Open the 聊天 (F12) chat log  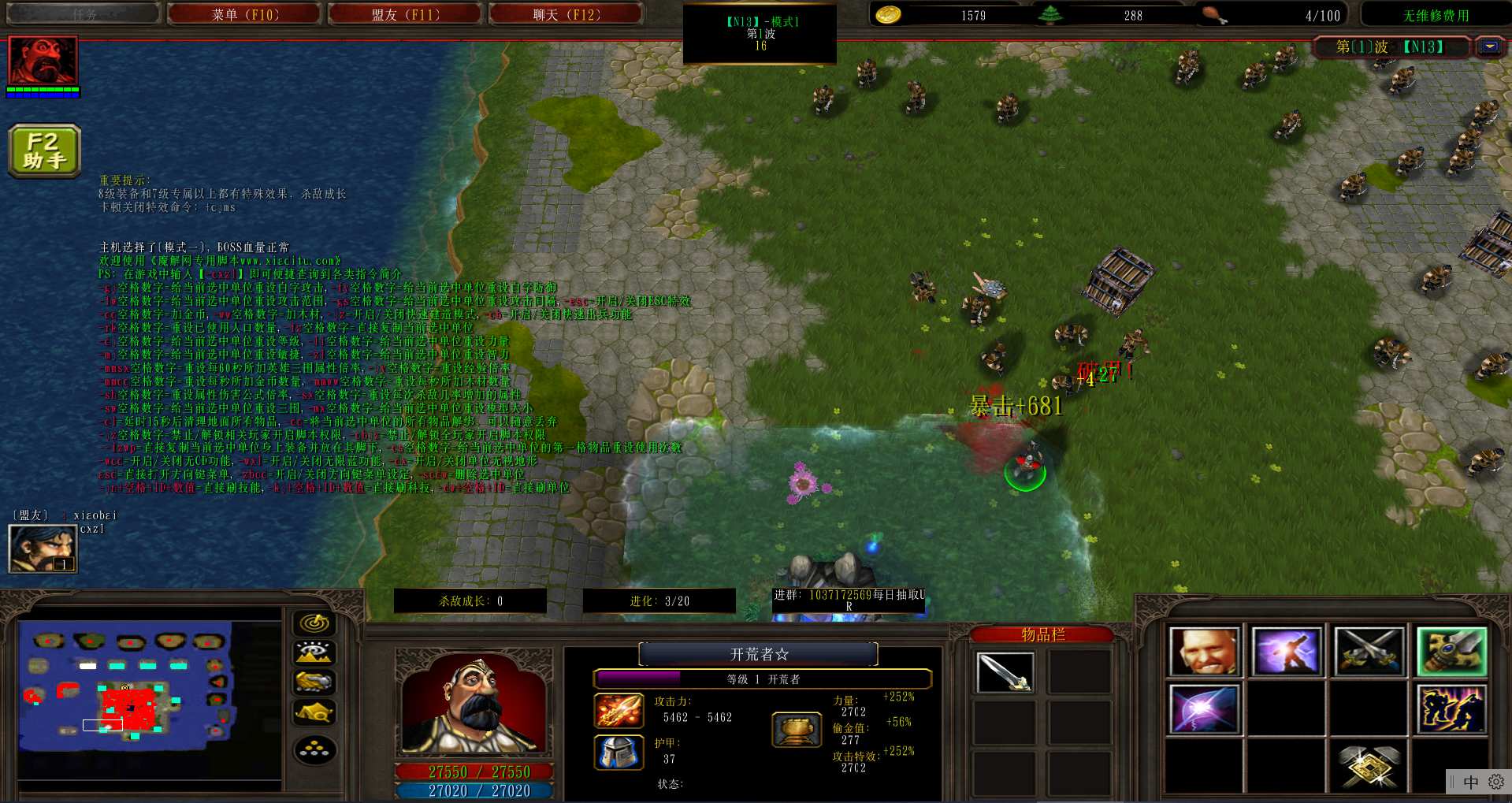coord(566,14)
